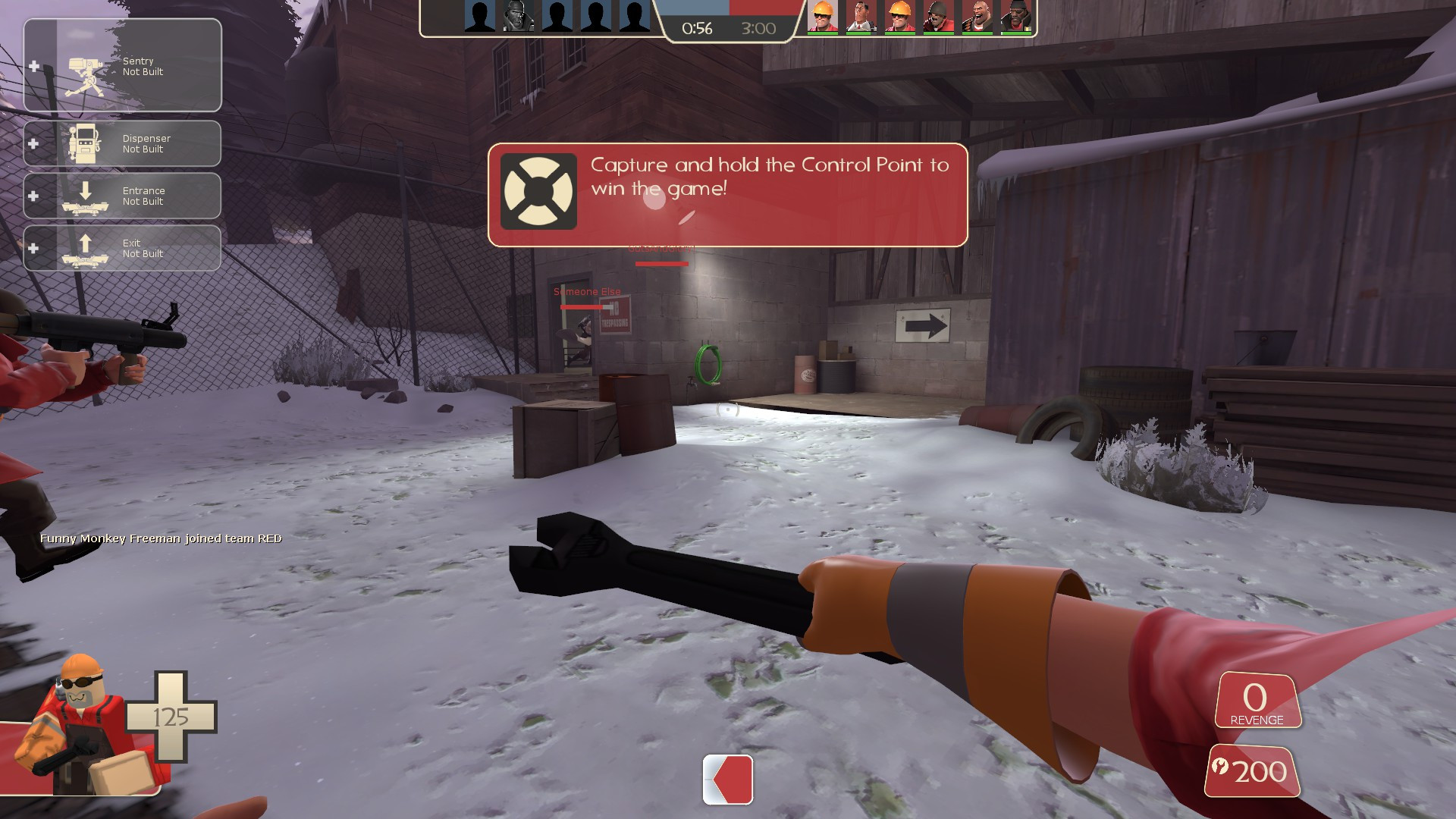The width and height of the screenshot is (1456, 819).
Task: Toggle the Exit panel plus control
Action: [x=33, y=248]
